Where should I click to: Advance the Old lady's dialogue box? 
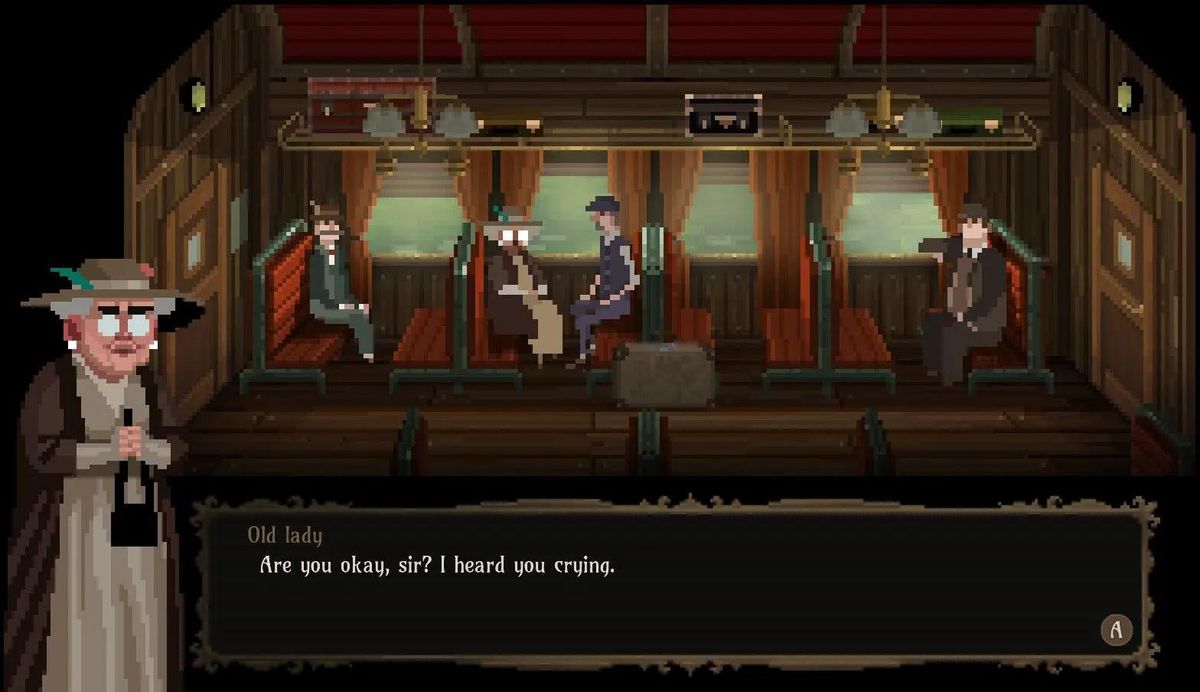click(1116, 629)
